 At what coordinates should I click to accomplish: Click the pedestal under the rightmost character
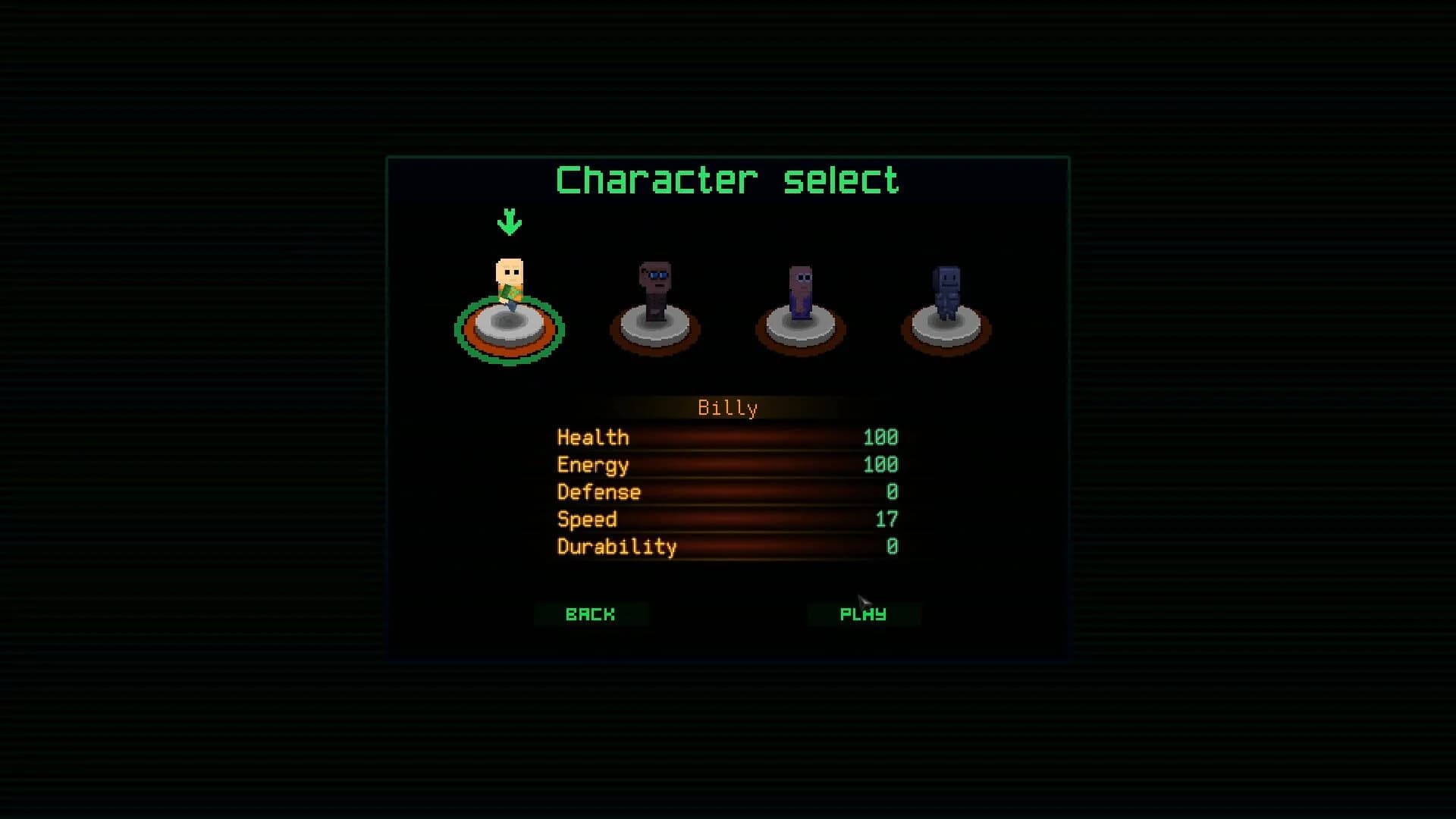[x=945, y=330]
